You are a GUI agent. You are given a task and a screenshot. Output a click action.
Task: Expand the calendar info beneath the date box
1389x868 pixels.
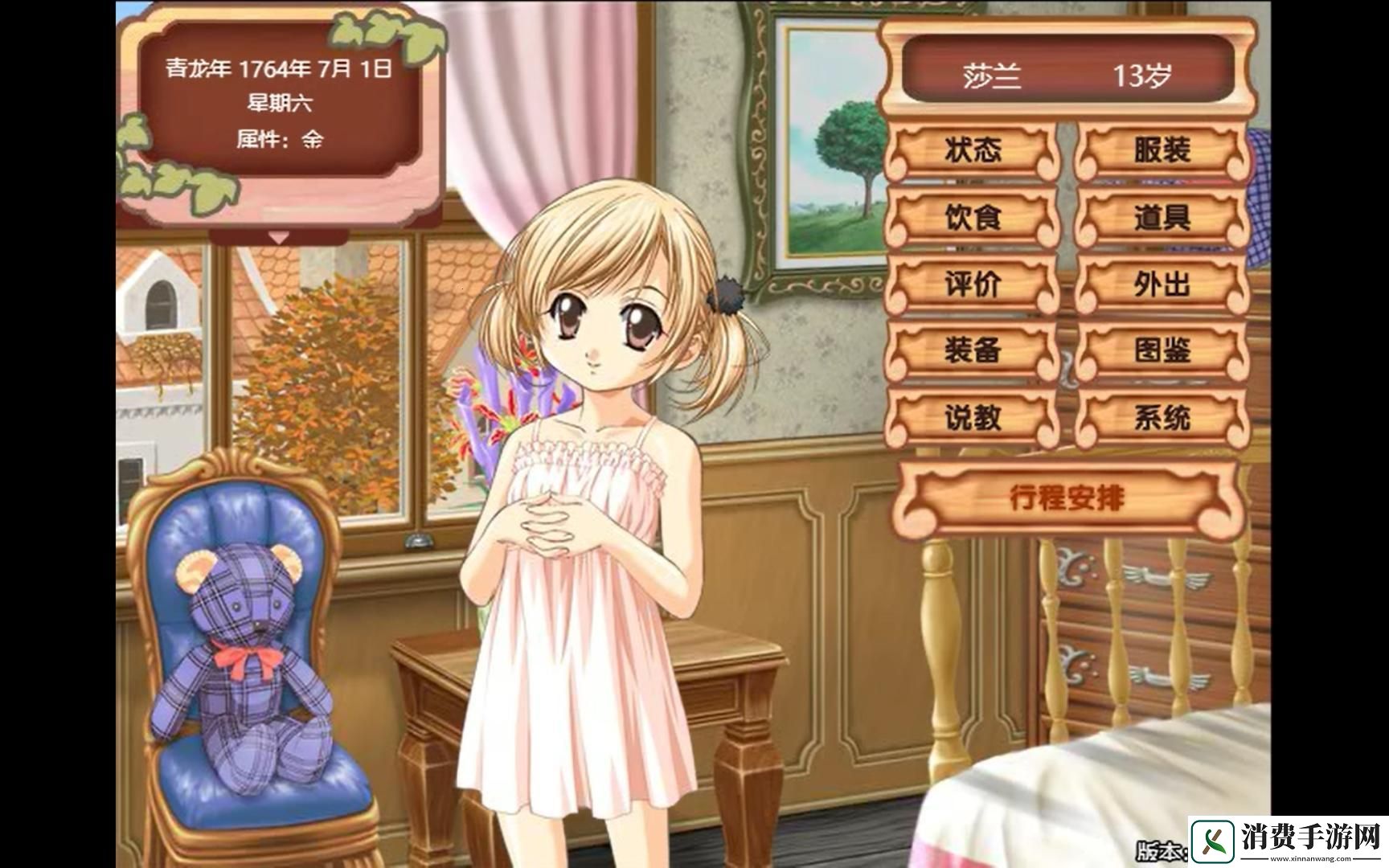click(x=280, y=238)
